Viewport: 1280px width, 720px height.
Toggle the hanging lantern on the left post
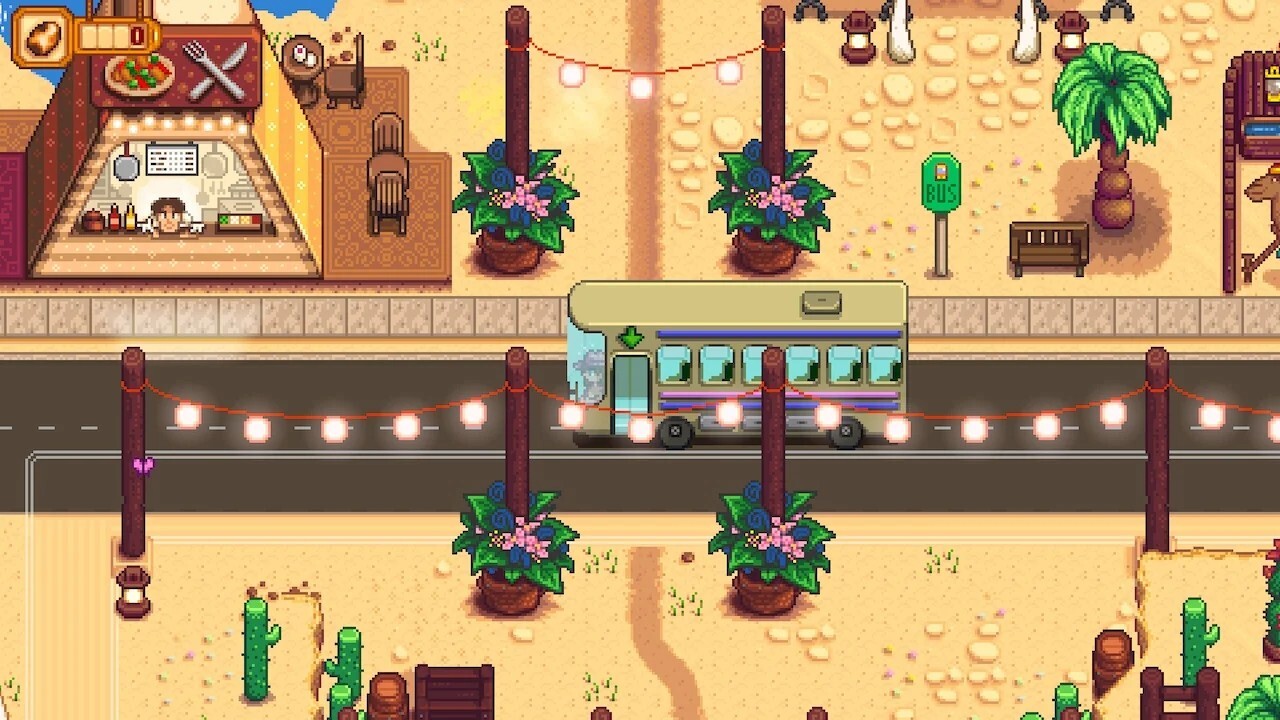[x=130, y=592]
